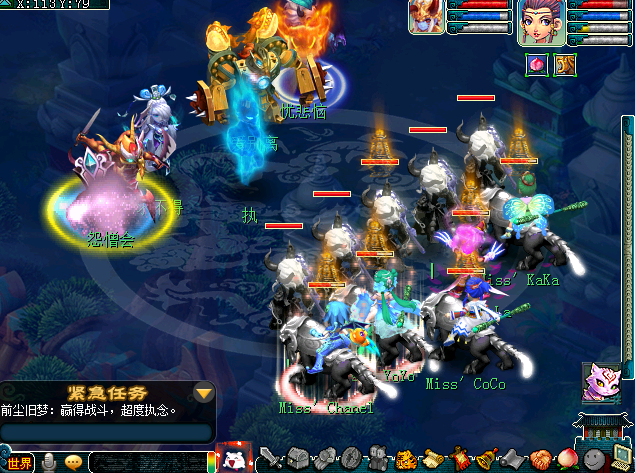Click the peach buff icon under the portrait
The width and height of the screenshot is (636, 473).
click(x=535, y=64)
